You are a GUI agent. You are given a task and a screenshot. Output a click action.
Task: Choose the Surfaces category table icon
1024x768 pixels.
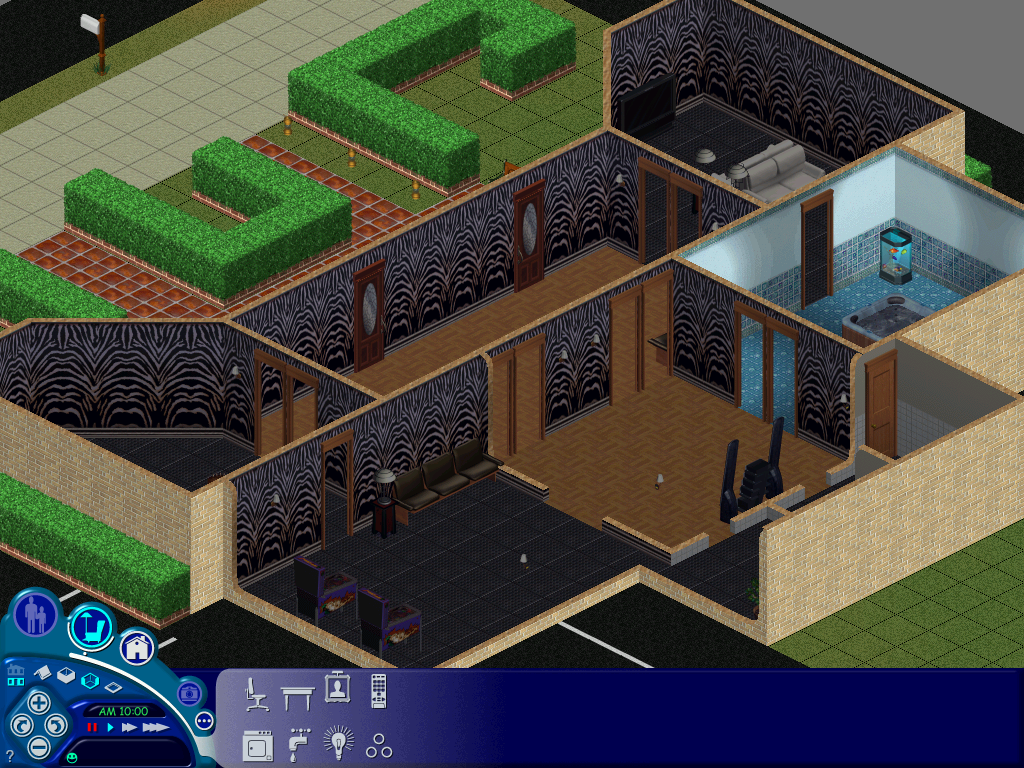pyautogui.click(x=297, y=694)
